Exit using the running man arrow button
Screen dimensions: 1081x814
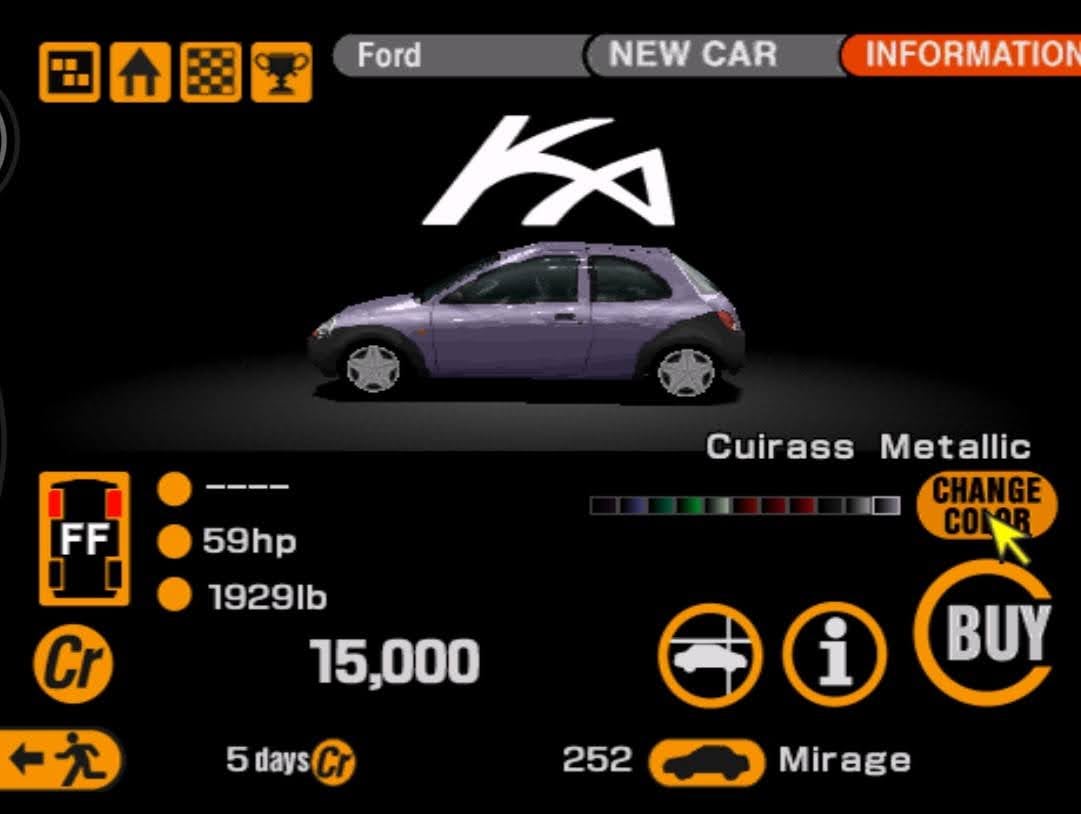(60, 759)
